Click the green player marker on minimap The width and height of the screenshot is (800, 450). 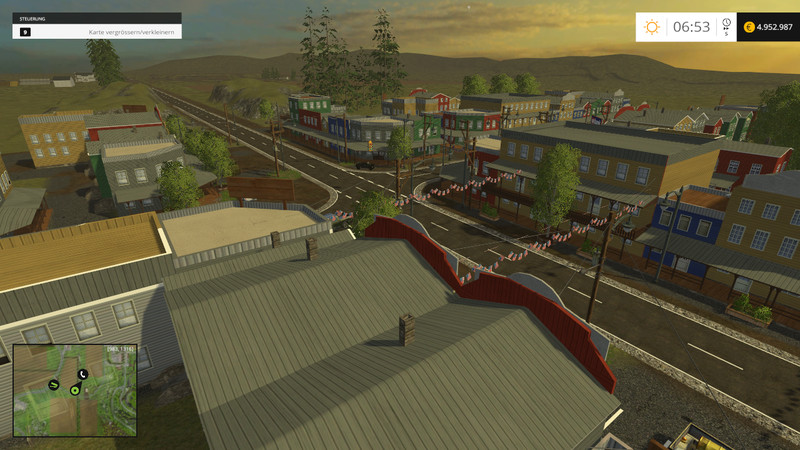[75, 389]
